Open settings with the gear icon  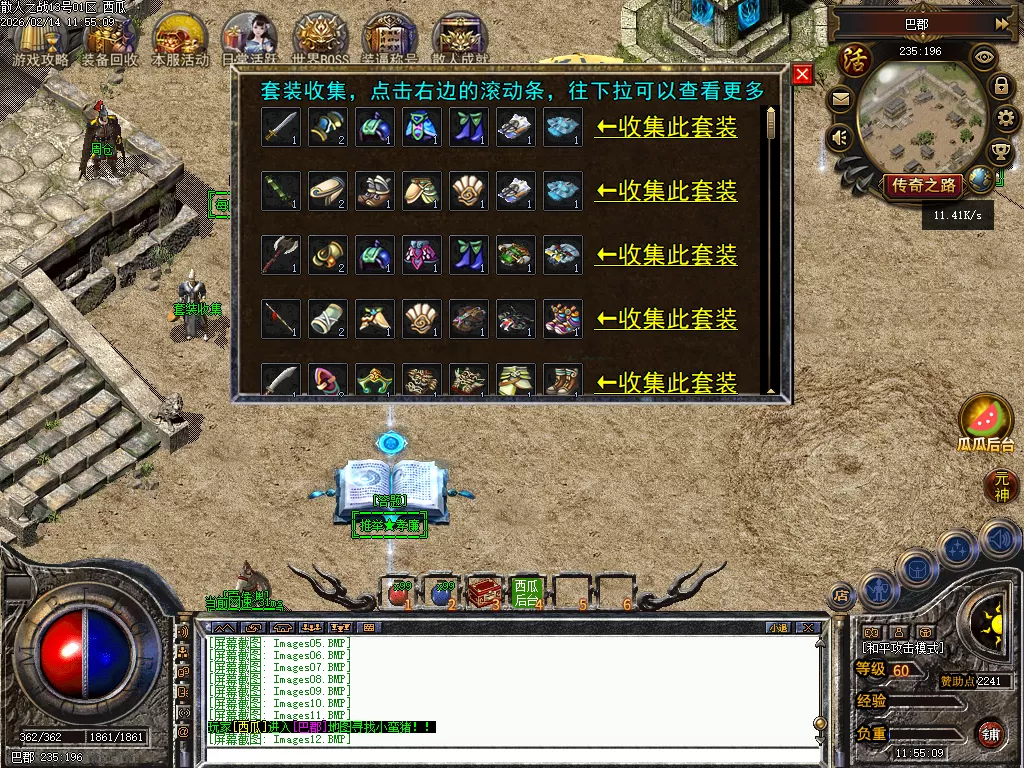[x=1001, y=119]
